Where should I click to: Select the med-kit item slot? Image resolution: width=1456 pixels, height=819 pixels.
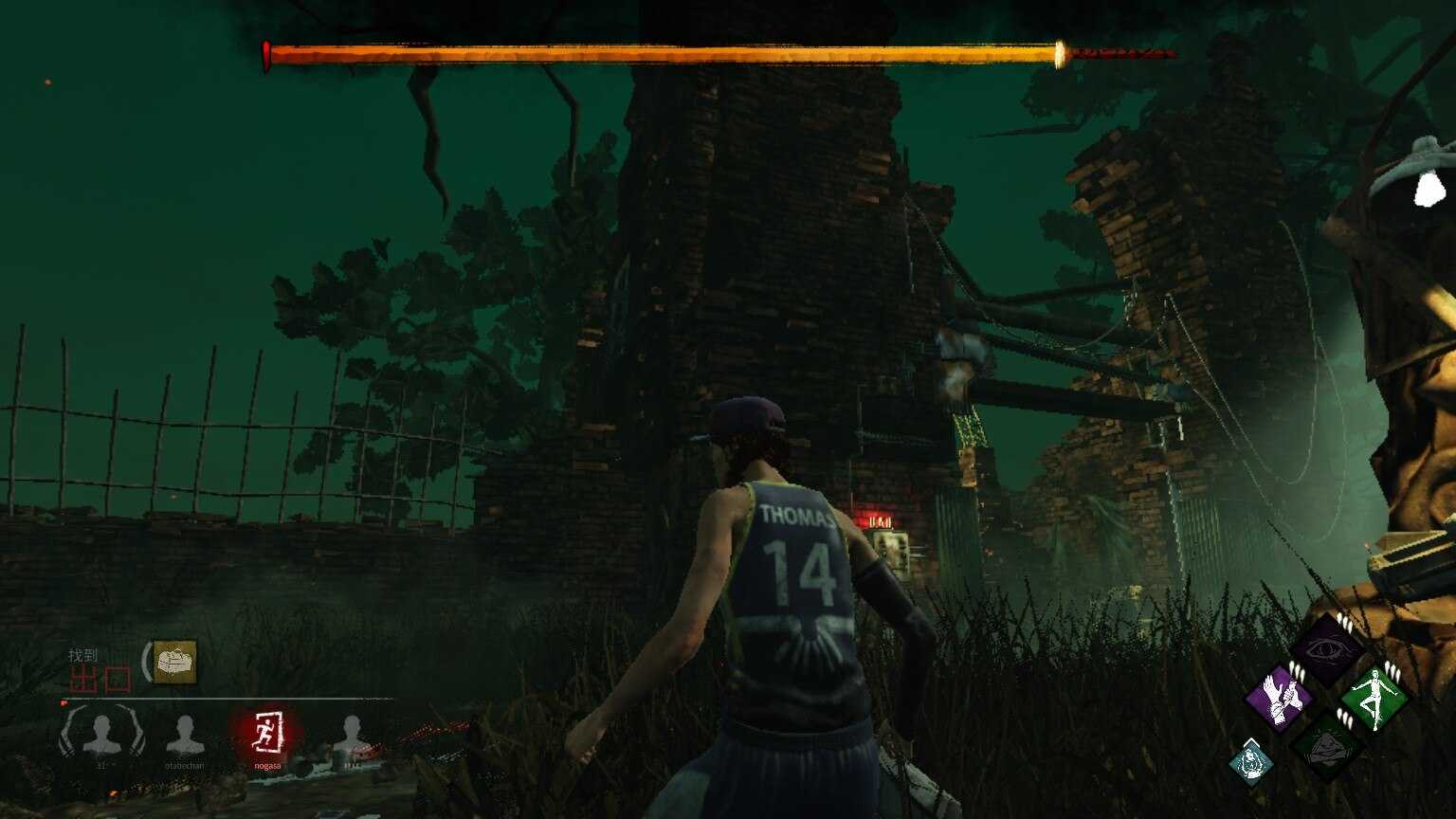click(175, 662)
